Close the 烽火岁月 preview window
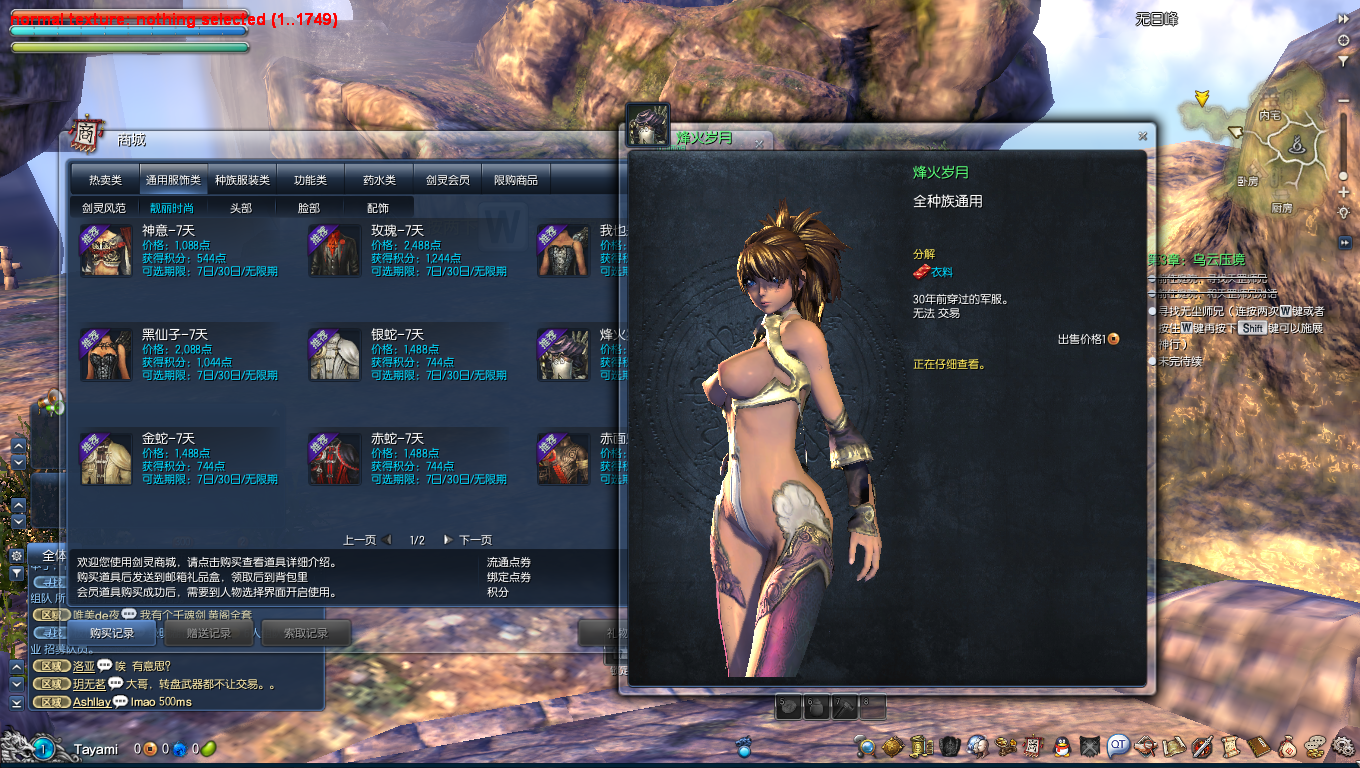 [x=1142, y=136]
